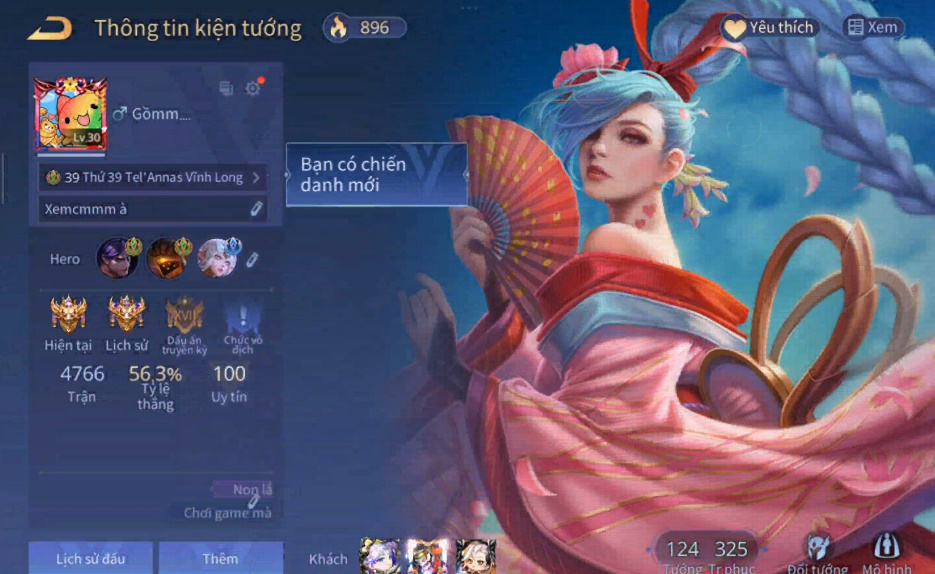935x574 pixels.
Task: Open the Lịch sử đấu match history tab
Action: pos(91,558)
